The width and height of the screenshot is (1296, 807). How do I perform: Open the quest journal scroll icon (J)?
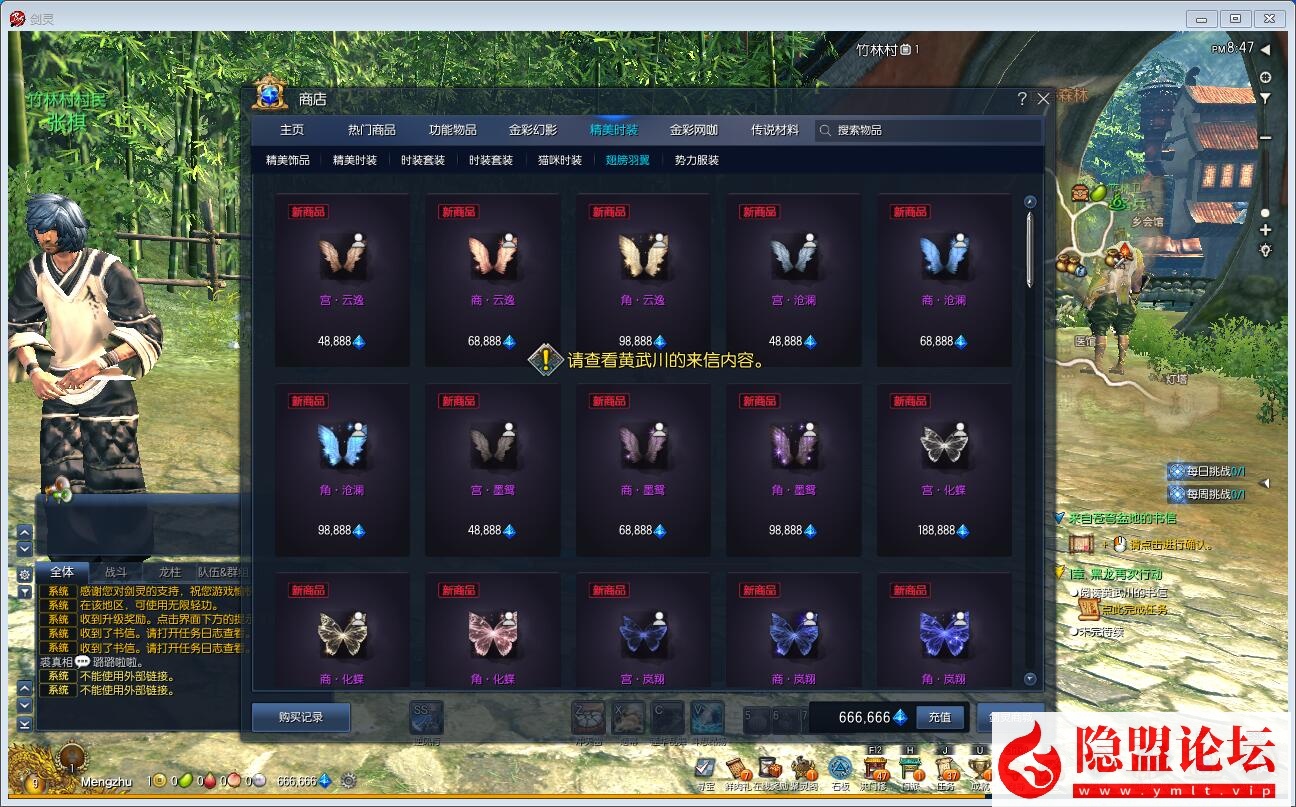click(x=944, y=768)
